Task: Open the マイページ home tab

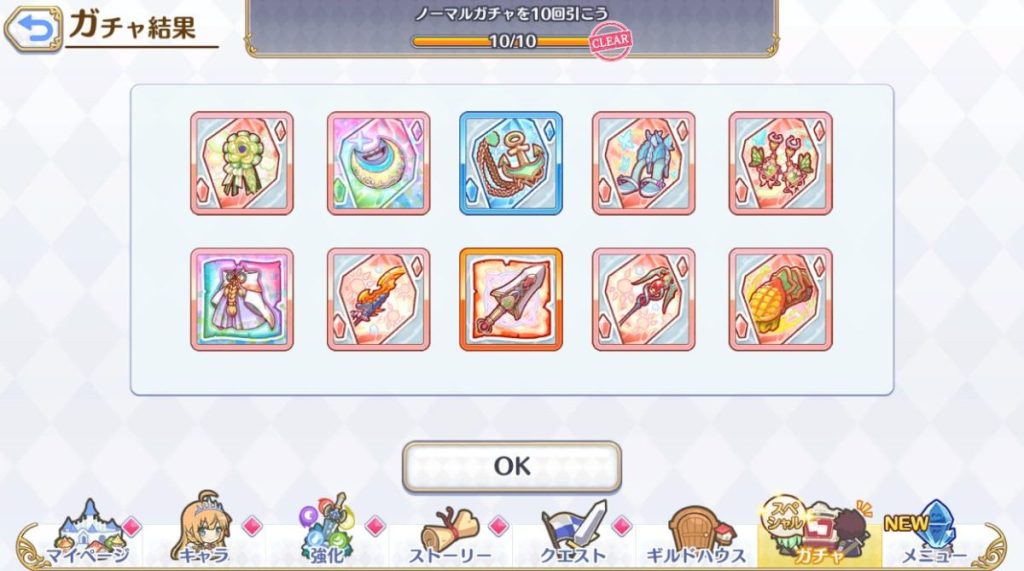Action: coord(87,534)
